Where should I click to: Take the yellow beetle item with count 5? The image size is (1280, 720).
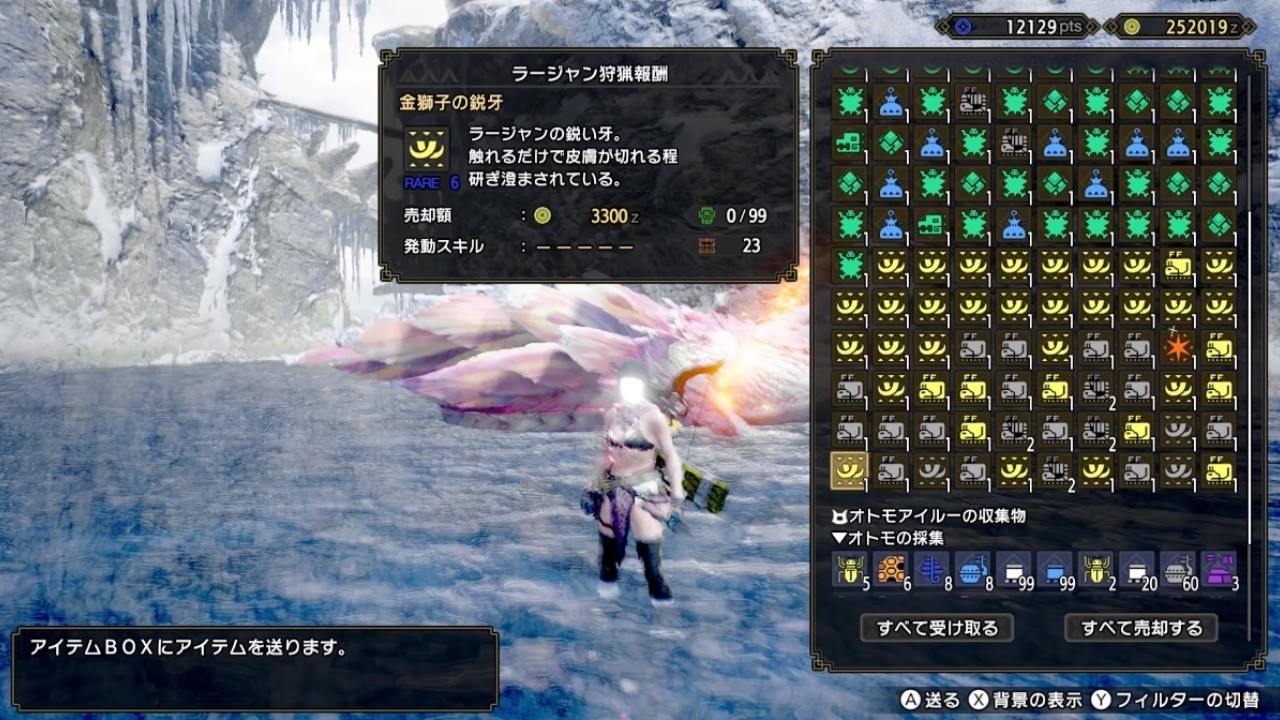tap(849, 569)
